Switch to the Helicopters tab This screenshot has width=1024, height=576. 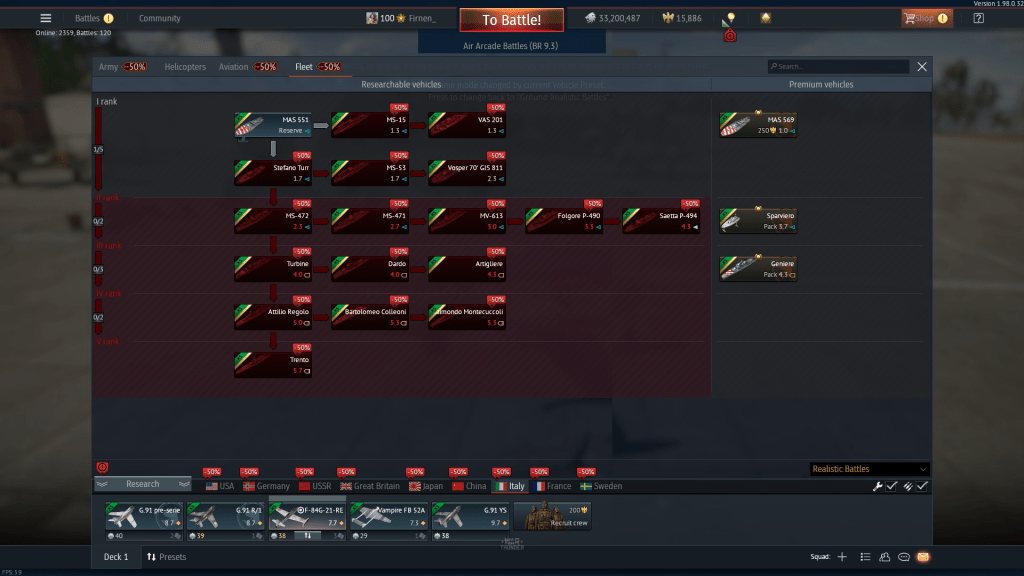(x=185, y=67)
